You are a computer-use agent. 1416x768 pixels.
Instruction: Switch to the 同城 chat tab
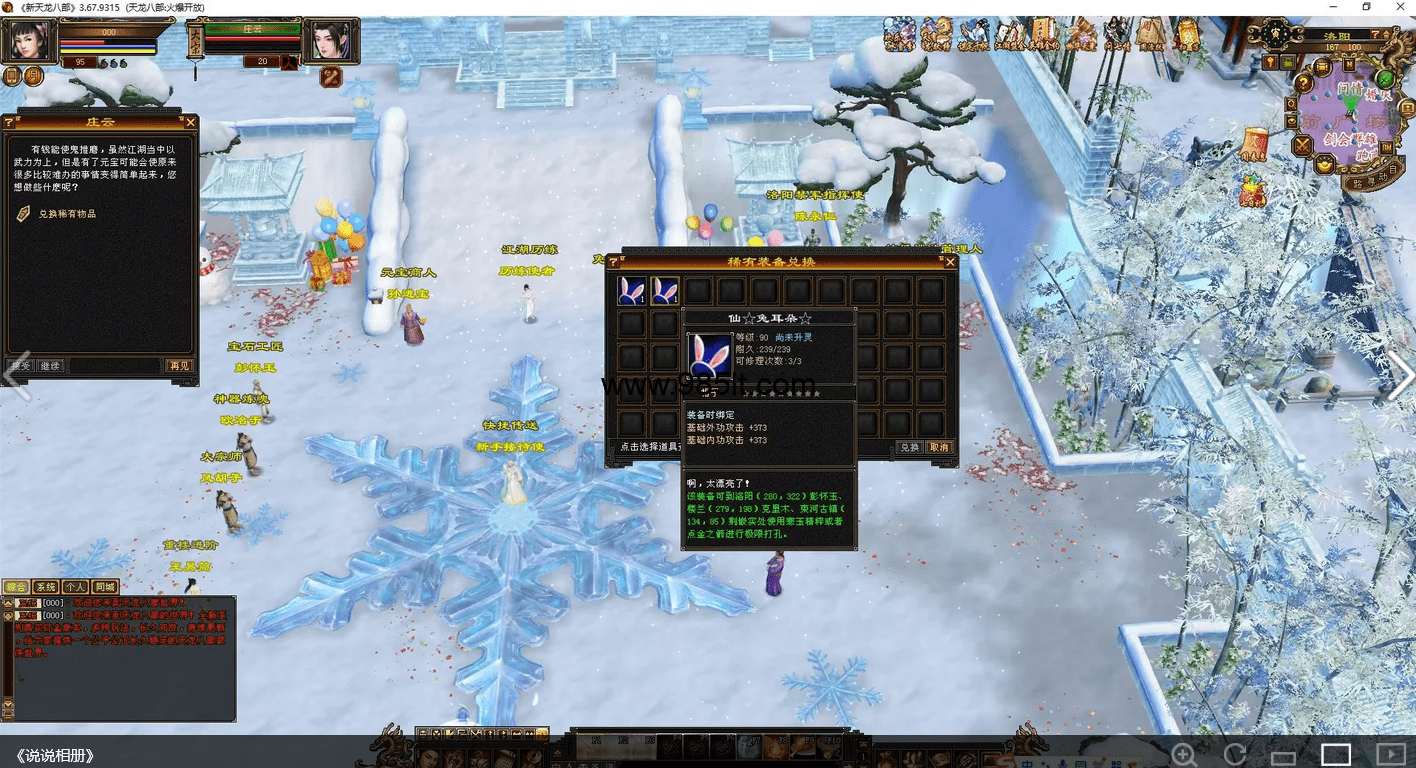point(105,587)
